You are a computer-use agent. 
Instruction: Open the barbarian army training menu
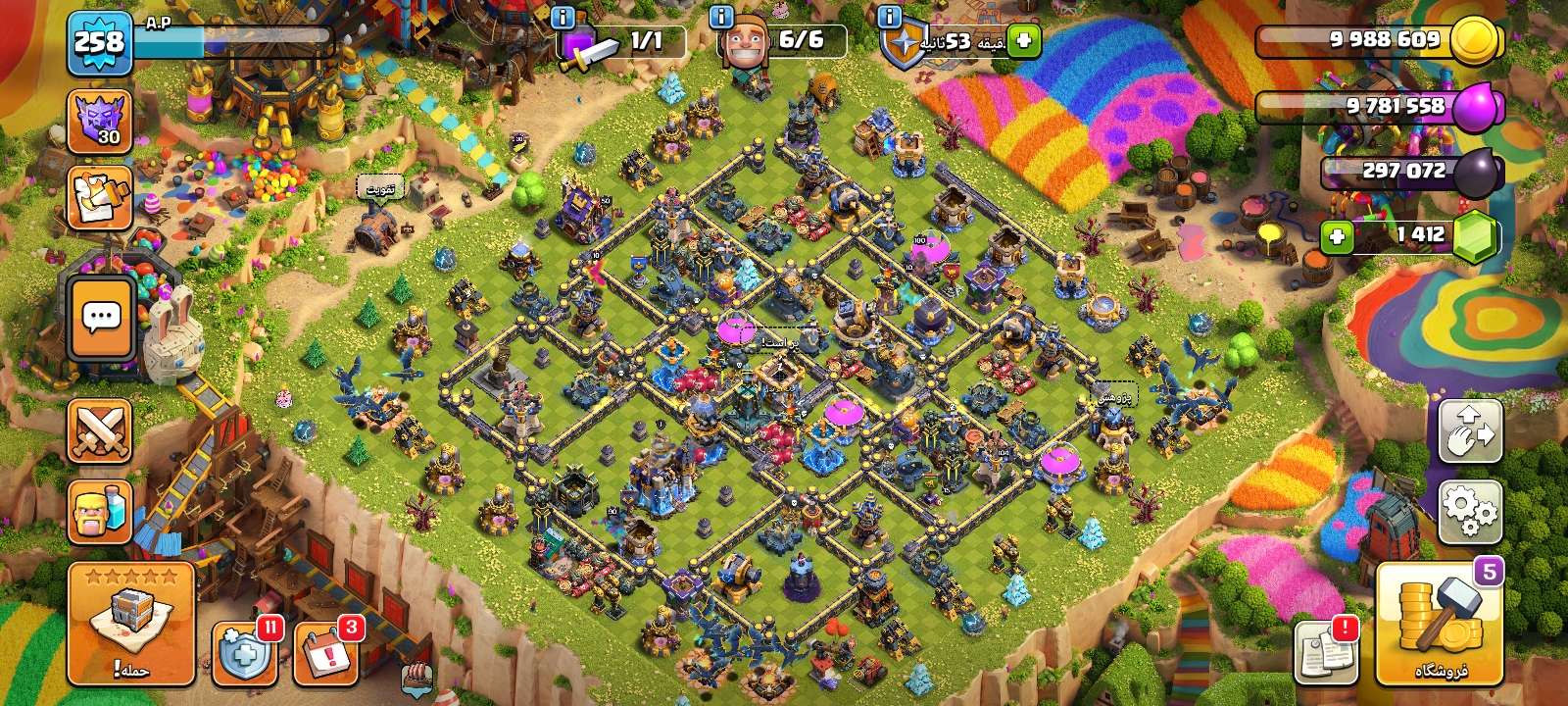pyautogui.click(x=99, y=511)
